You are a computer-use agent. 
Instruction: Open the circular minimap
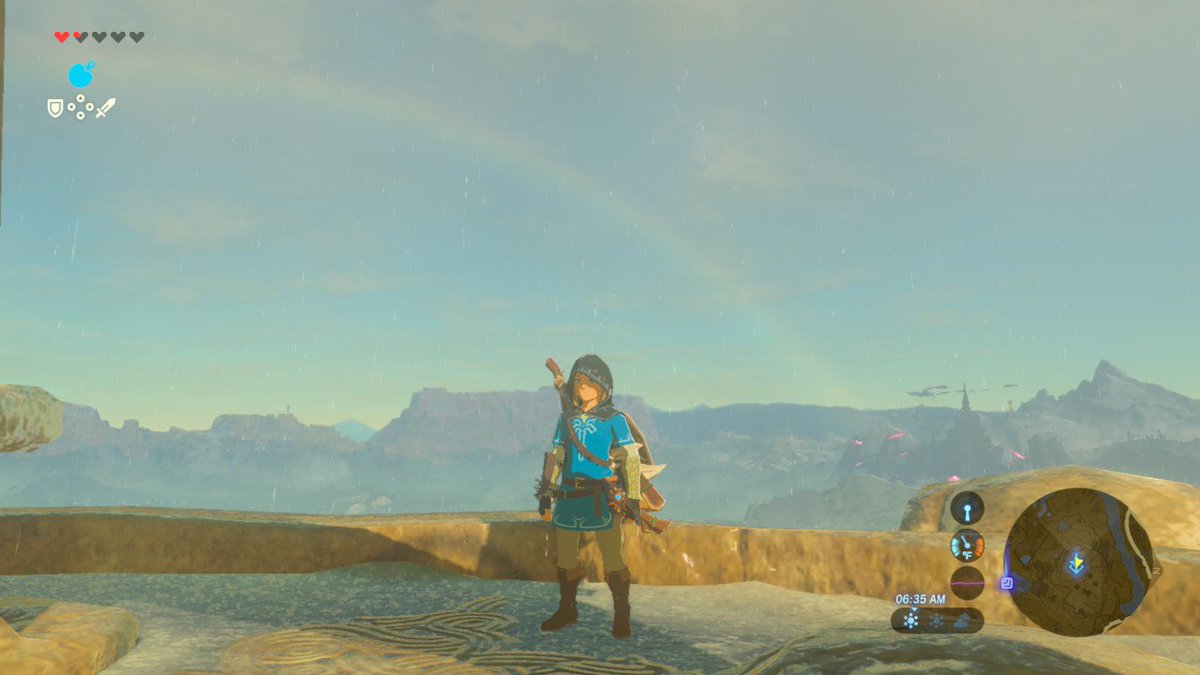(1082, 562)
